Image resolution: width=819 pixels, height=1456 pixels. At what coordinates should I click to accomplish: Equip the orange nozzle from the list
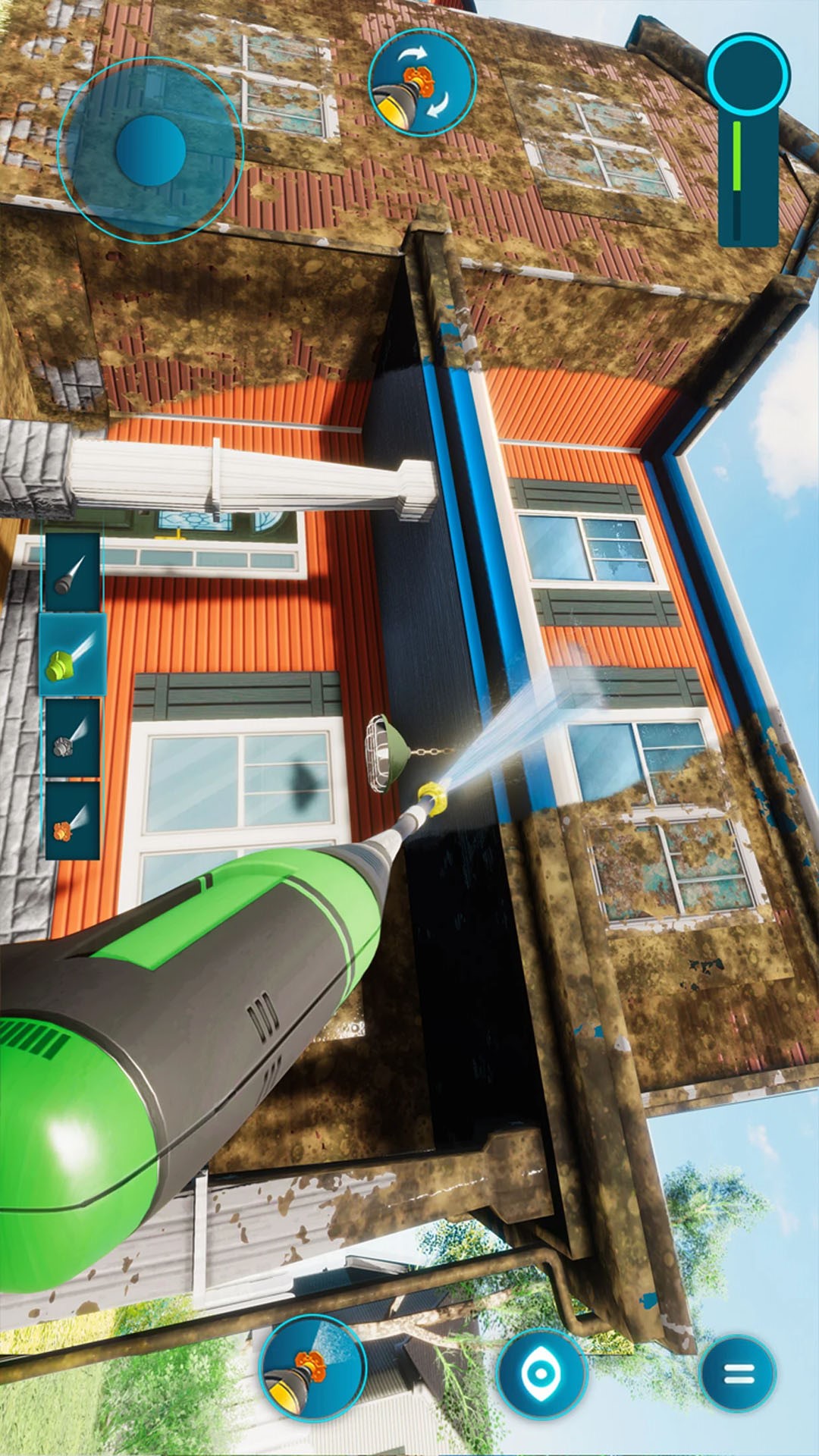click(x=73, y=821)
